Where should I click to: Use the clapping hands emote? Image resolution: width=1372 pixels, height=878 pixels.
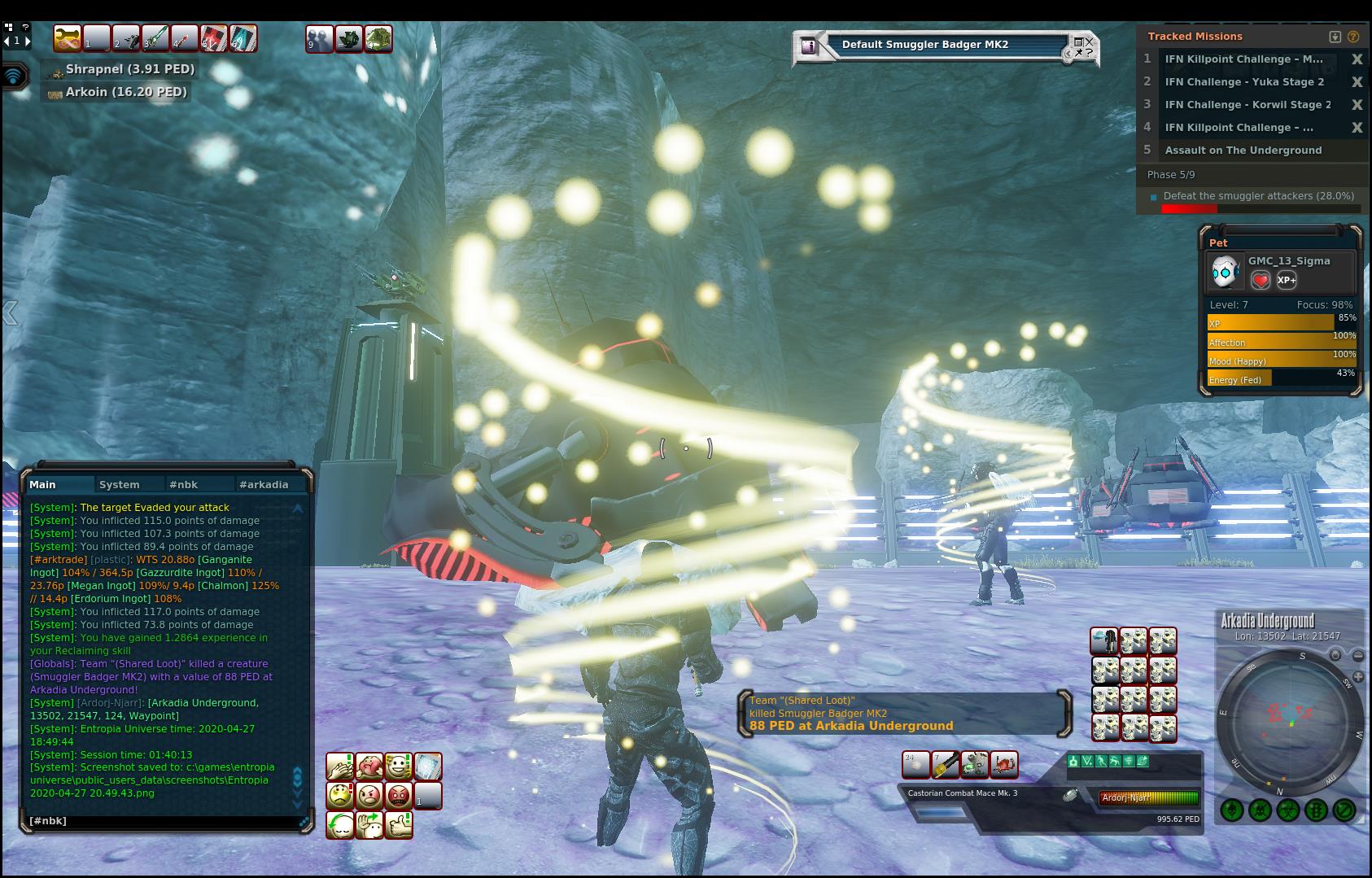pyautogui.click(x=340, y=767)
